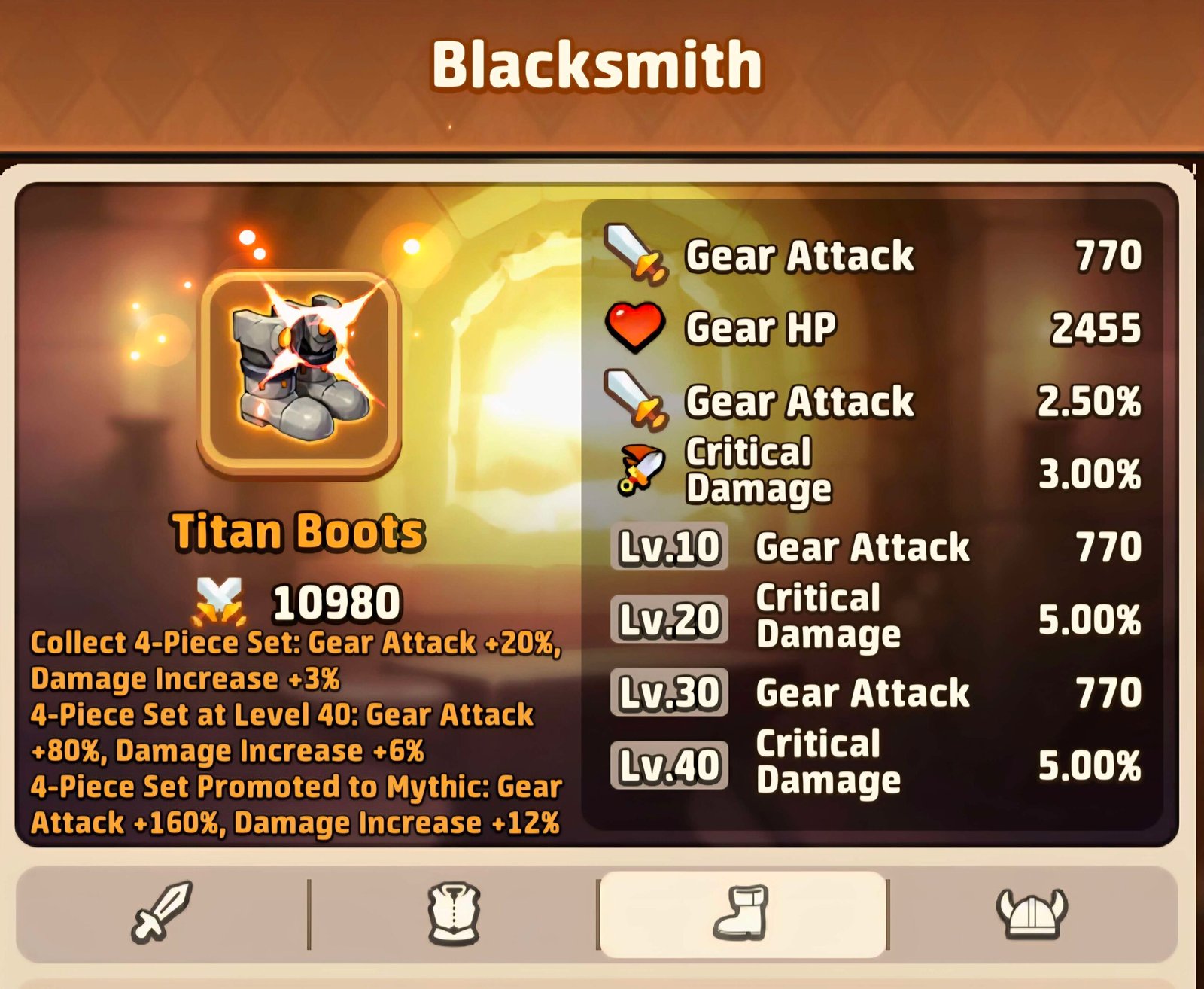The image size is (1204, 989).
Task: Tap the Titan Boots item icon
Action: (299, 374)
